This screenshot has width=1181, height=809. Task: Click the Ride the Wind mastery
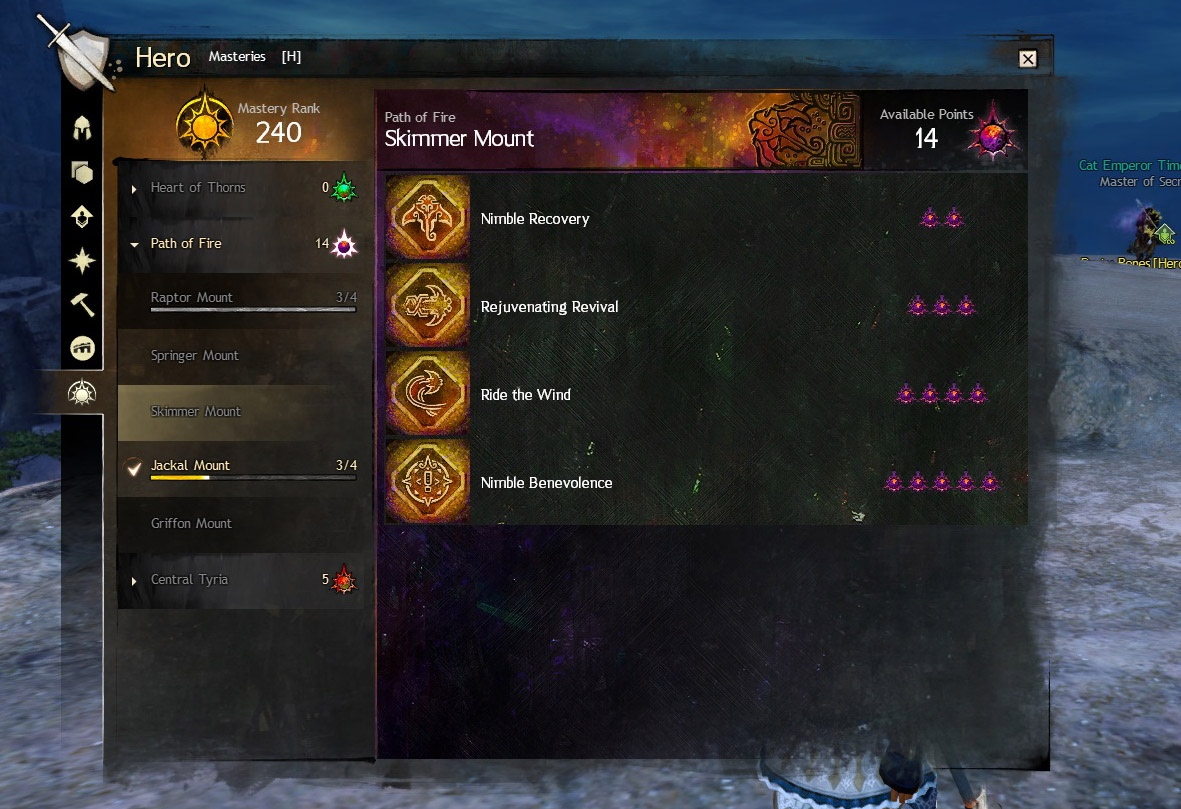[525, 395]
